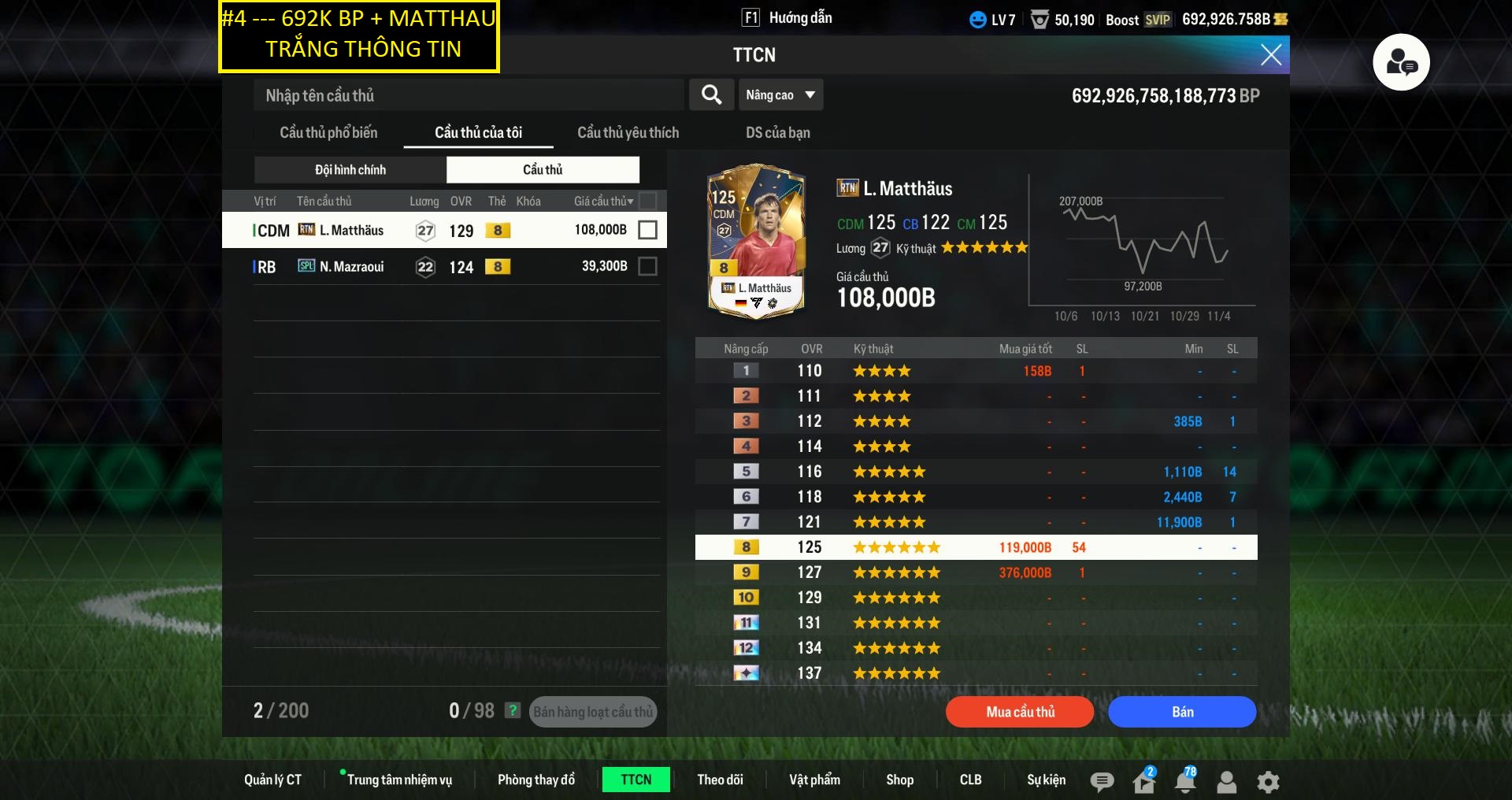Open the chat speech bubble icon
This screenshot has height=800, width=1512.
(x=1102, y=781)
